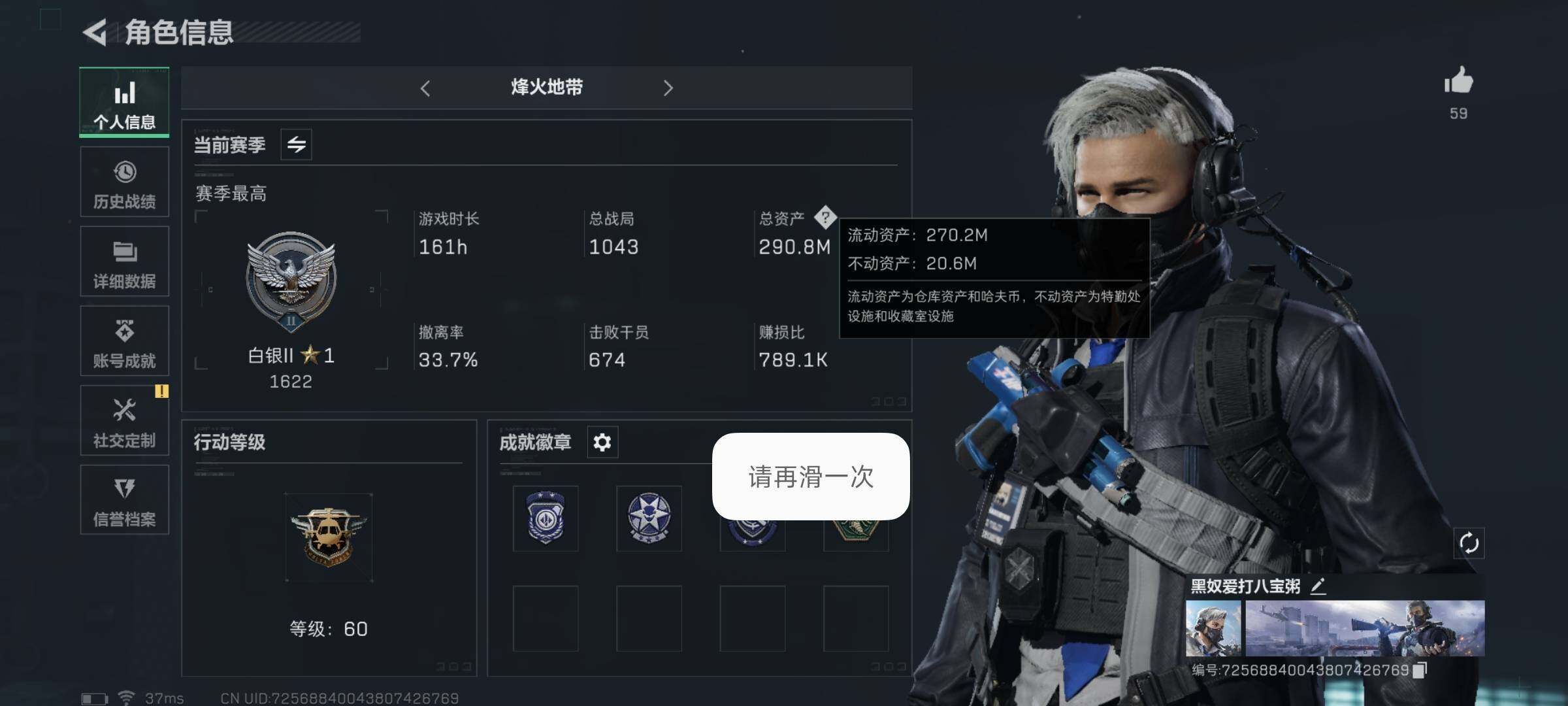
Task: Open the 历史战绩 section
Action: [124, 182]
